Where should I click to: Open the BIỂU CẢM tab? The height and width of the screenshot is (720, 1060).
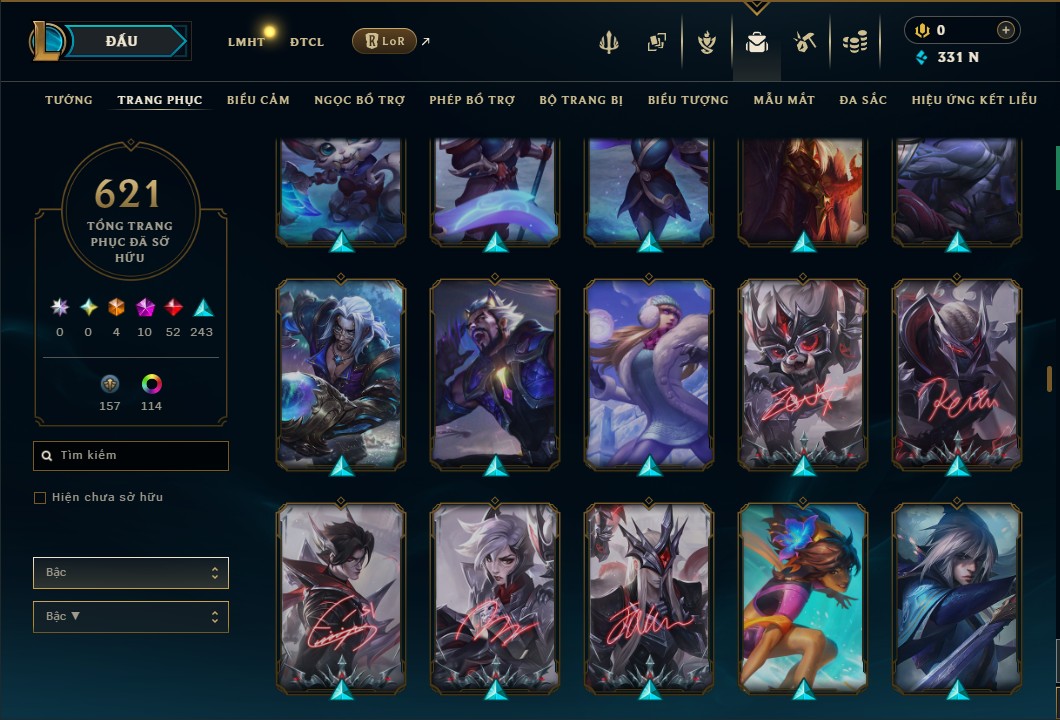(258, 100)
